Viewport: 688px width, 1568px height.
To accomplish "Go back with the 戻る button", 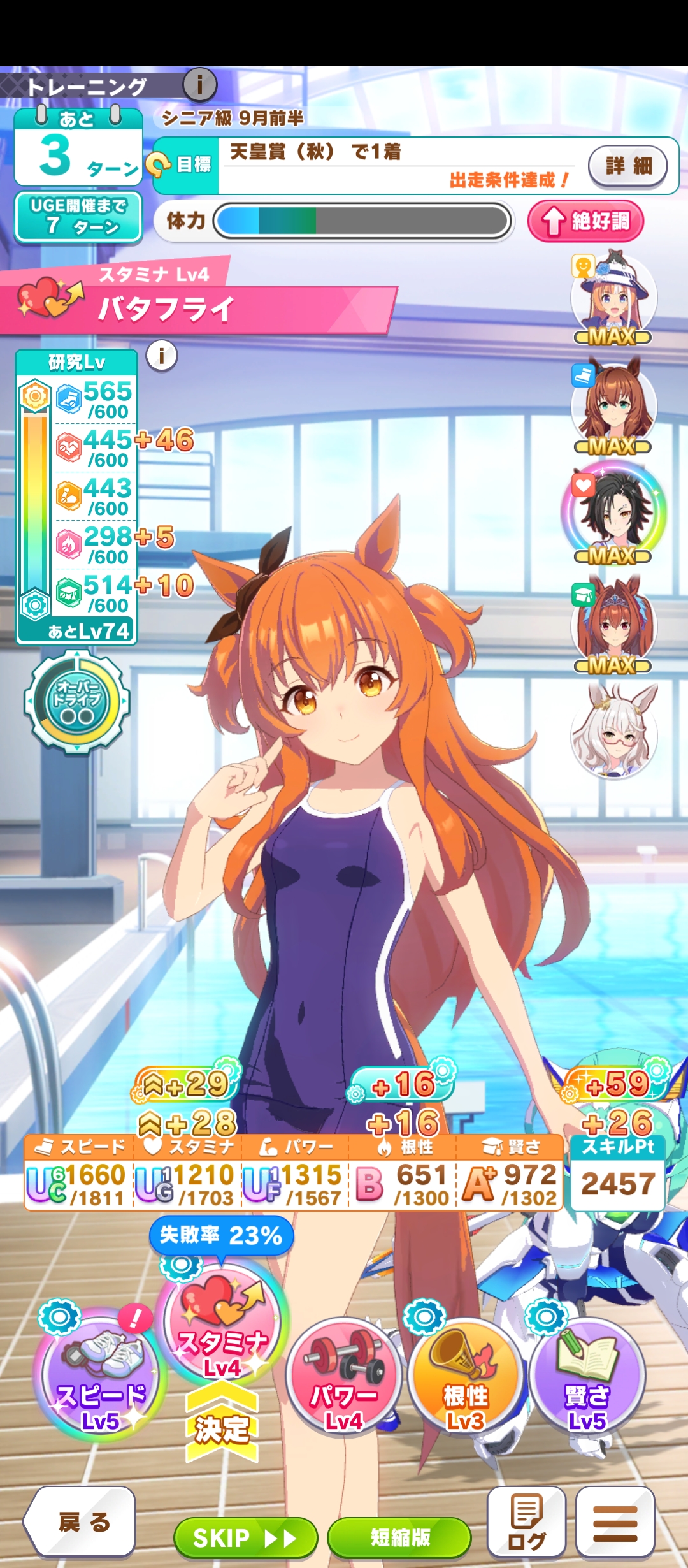I will coord(80,1522).
